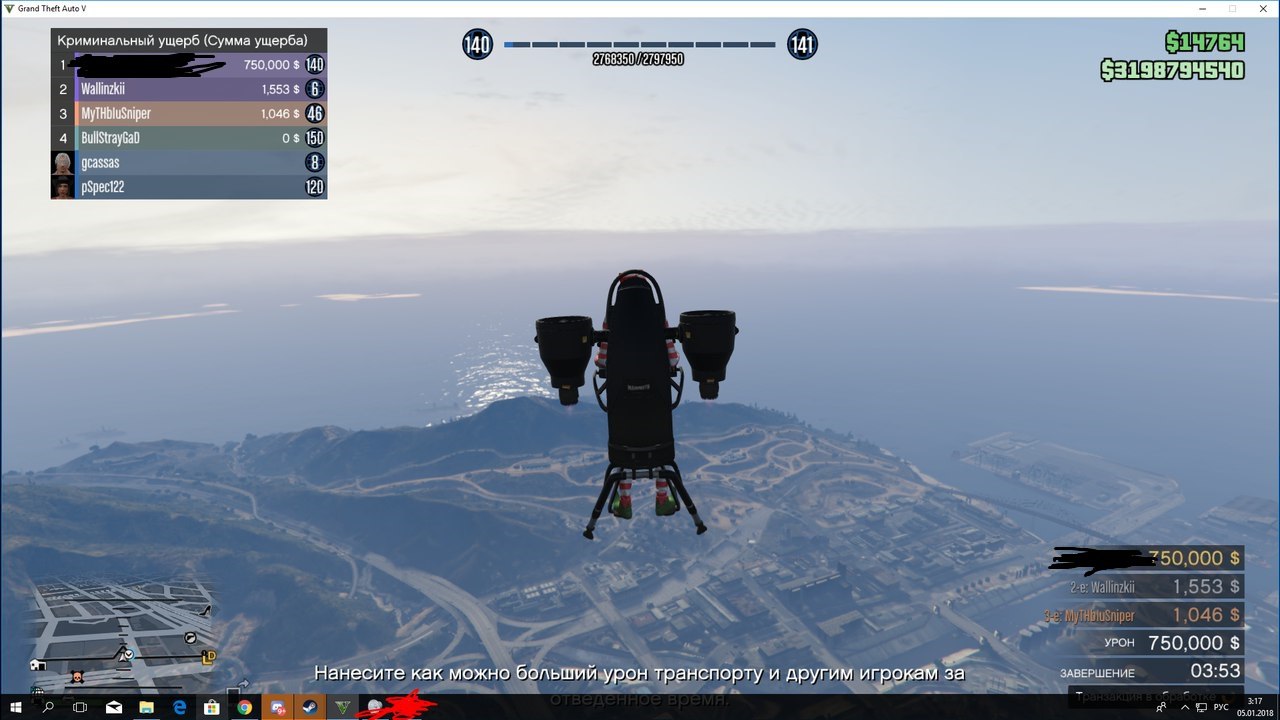Open Google Chrome from the taskbar
The width and height of the screenshot is (1280, 720).
(x=244, y=707)
